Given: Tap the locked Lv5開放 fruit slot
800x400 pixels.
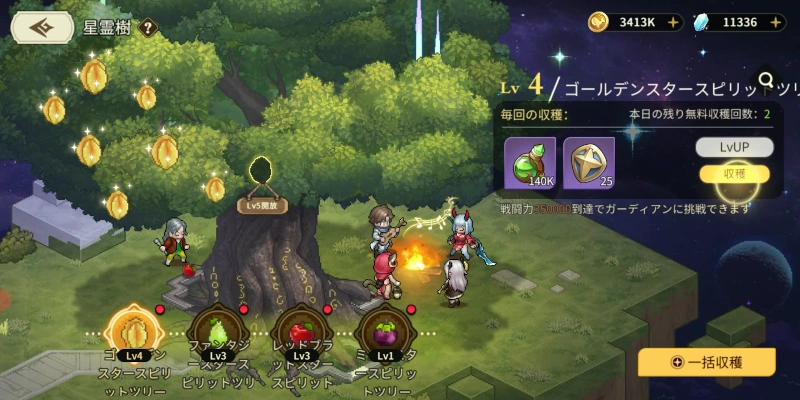Looking at the screenshot, I should pyautogui.click(x=263, y=178).
